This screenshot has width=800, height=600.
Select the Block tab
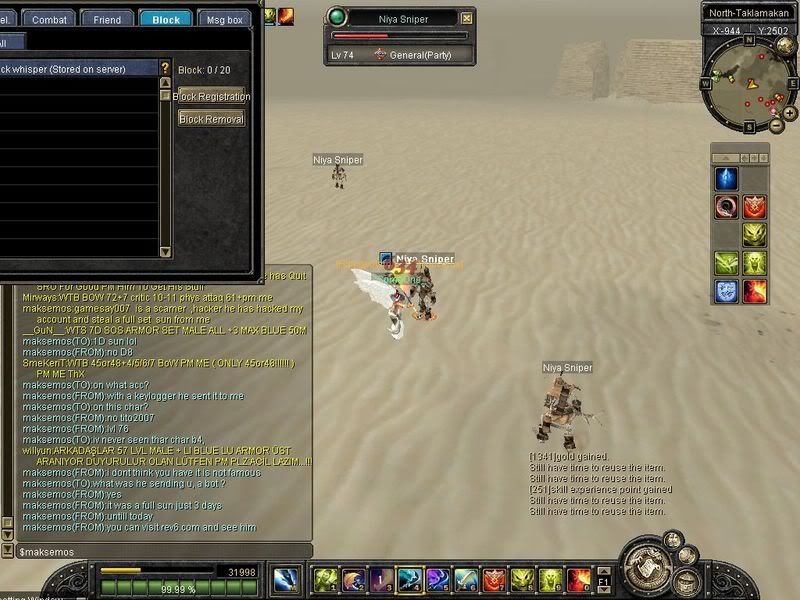pos(166,19)
